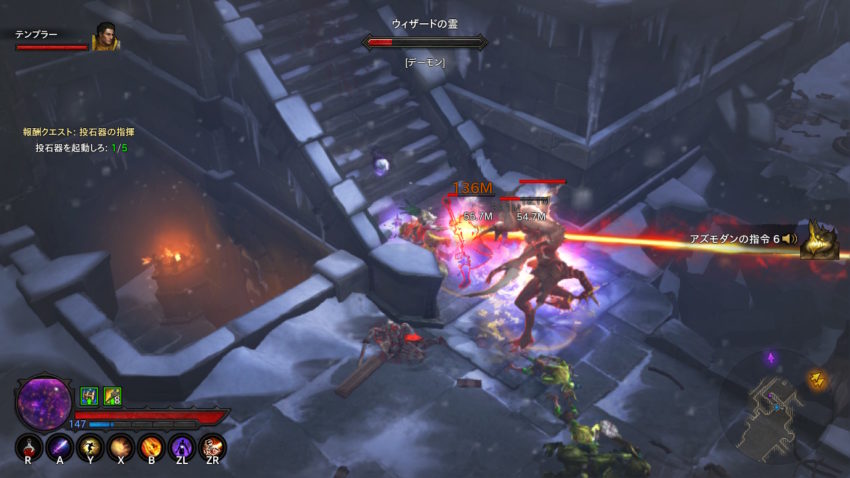Use the purple silhouette skill
Viewport: 850px width, 478px height.
pyautogui.click(x=181, y=447)
